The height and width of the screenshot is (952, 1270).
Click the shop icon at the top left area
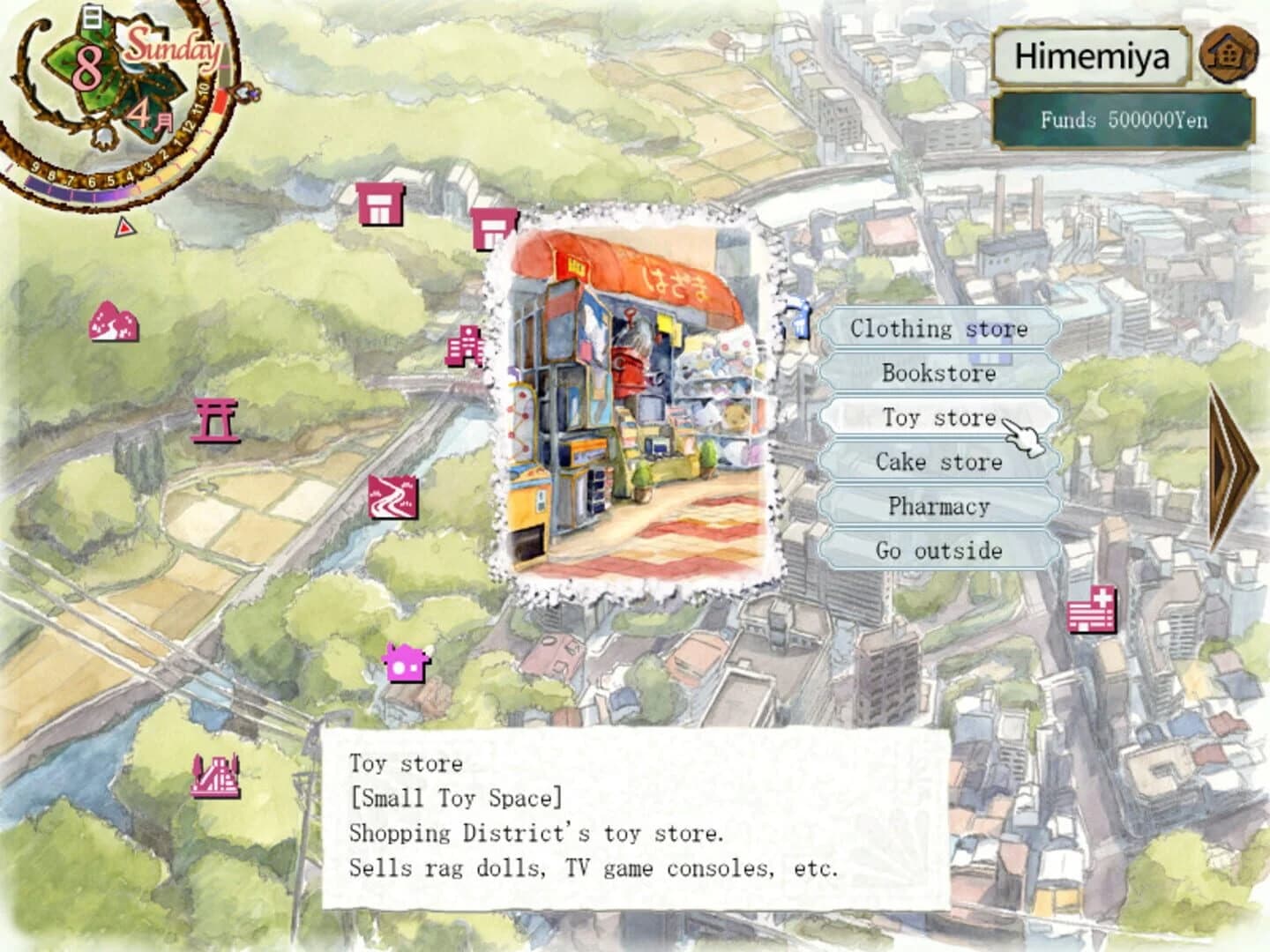380,205
